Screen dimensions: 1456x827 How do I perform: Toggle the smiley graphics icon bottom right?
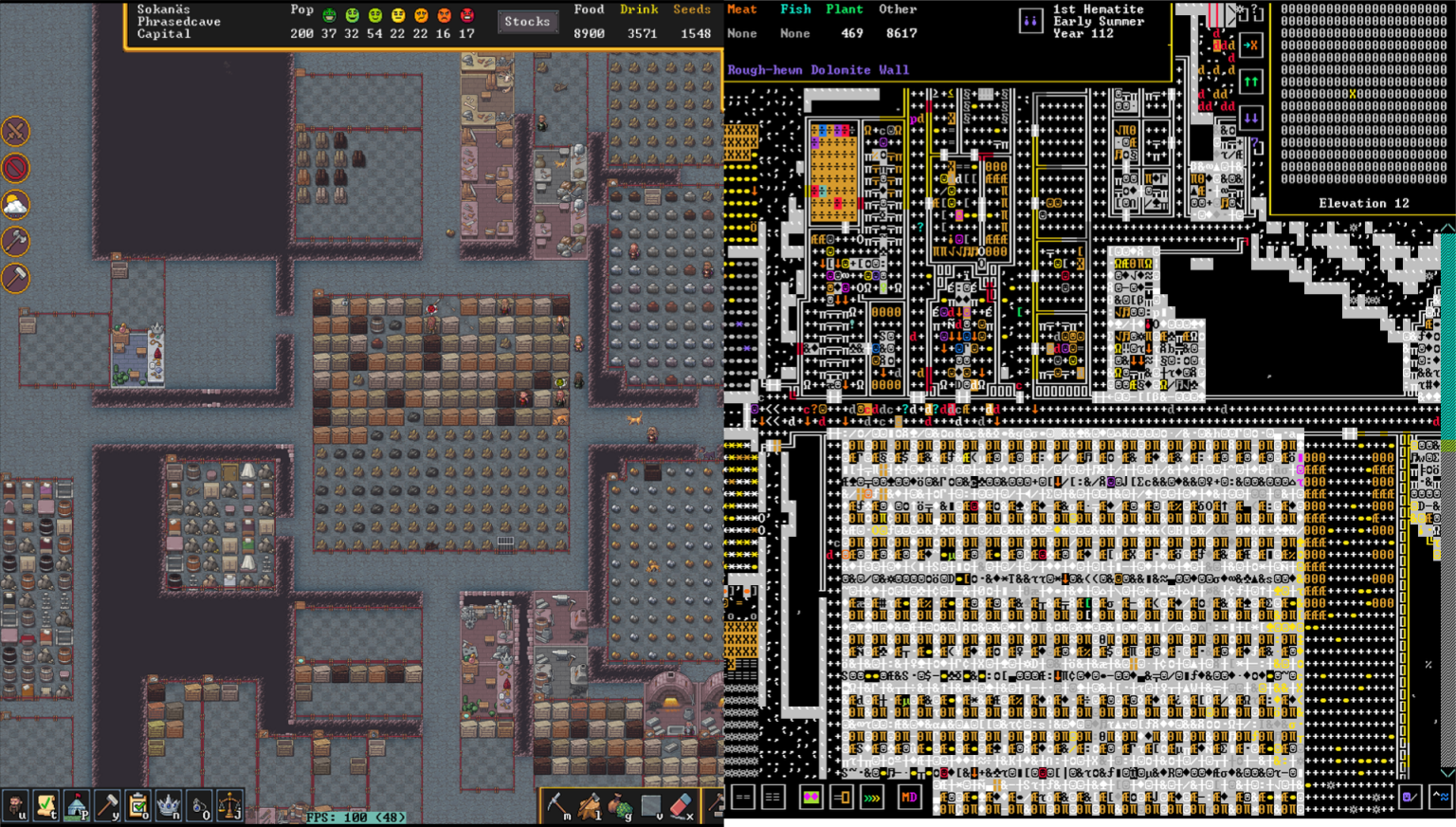pyautogui.click(x=1410, y=797)
